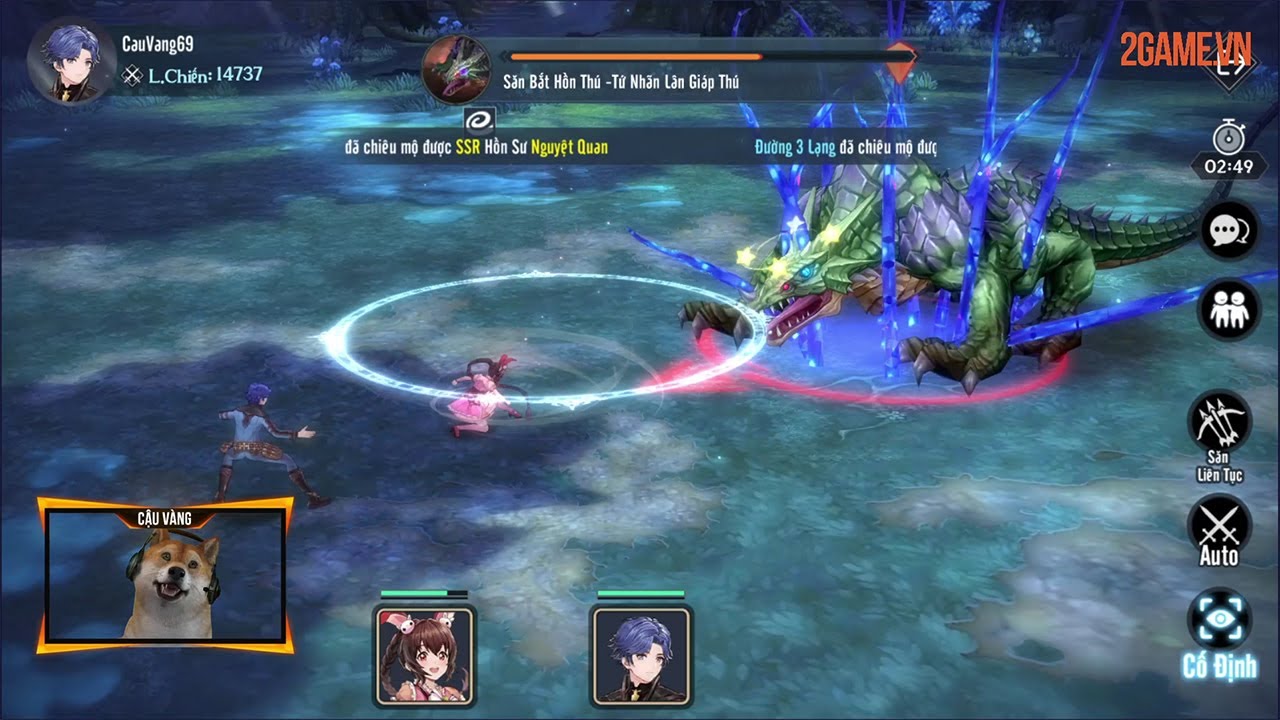Screen dimensions: 1280x720
Task: Select the Tứ Nhãn Lân Giáp Thú boss portrait
Action: (x=455, y=70)
